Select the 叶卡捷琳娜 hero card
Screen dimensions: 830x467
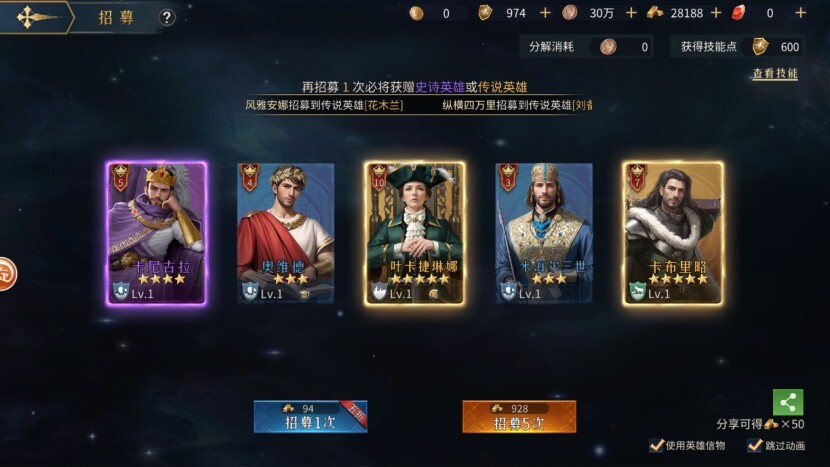pos(414,233)
